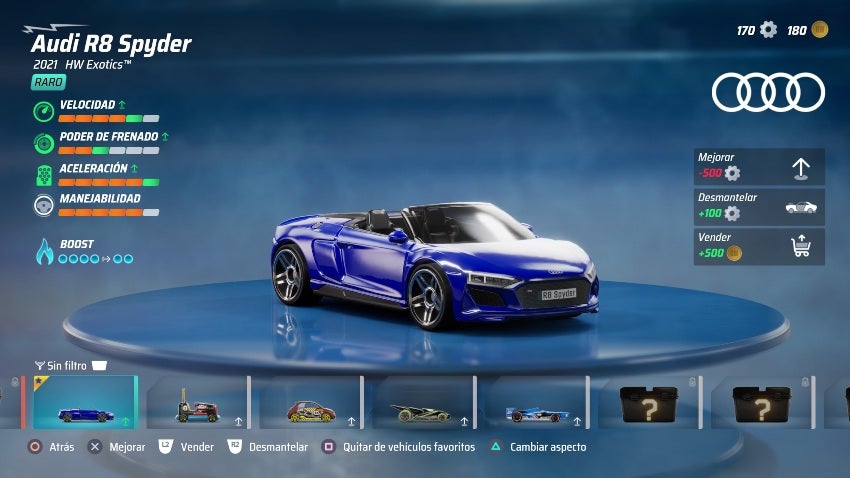Open the Sin filtro filter selector
The image size is (850, 478).
point(70,365)
